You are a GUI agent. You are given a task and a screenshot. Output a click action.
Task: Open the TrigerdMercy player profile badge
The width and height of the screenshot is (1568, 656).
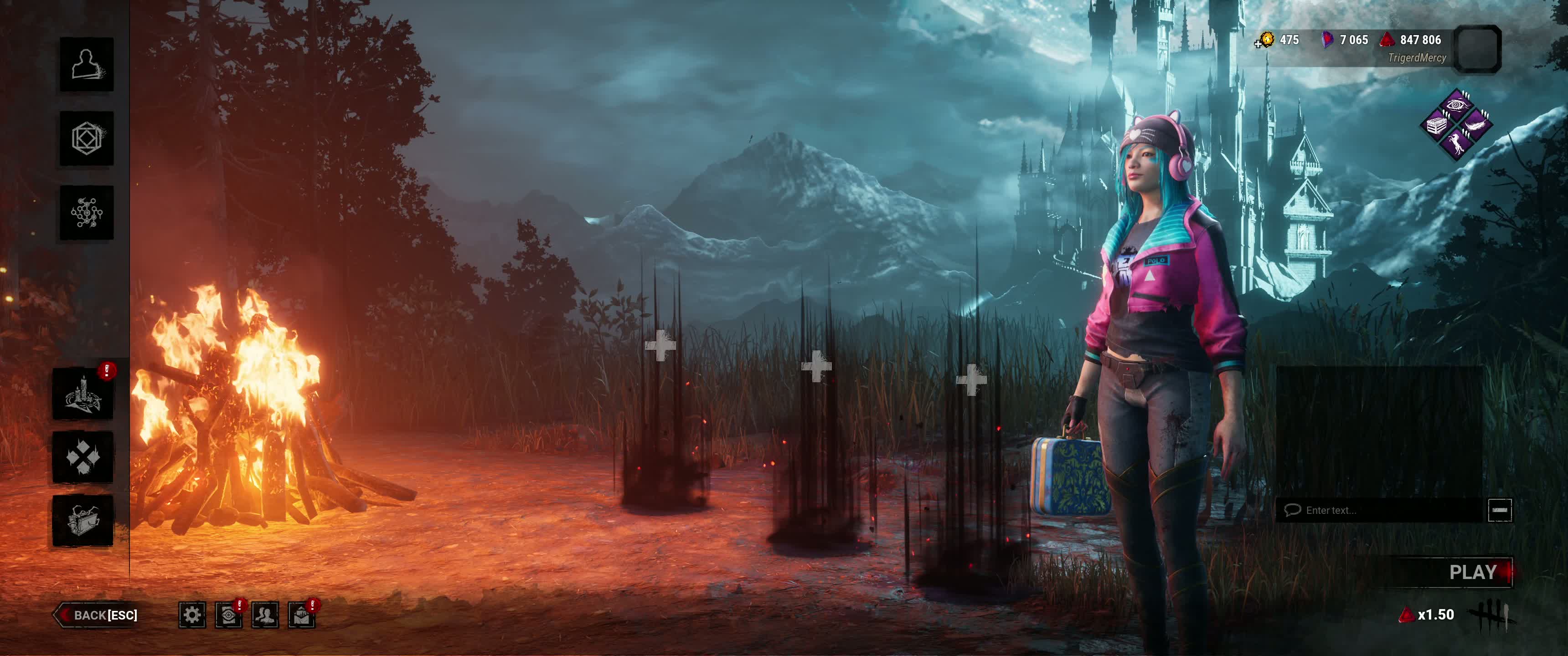click(x=1477, y=49)
